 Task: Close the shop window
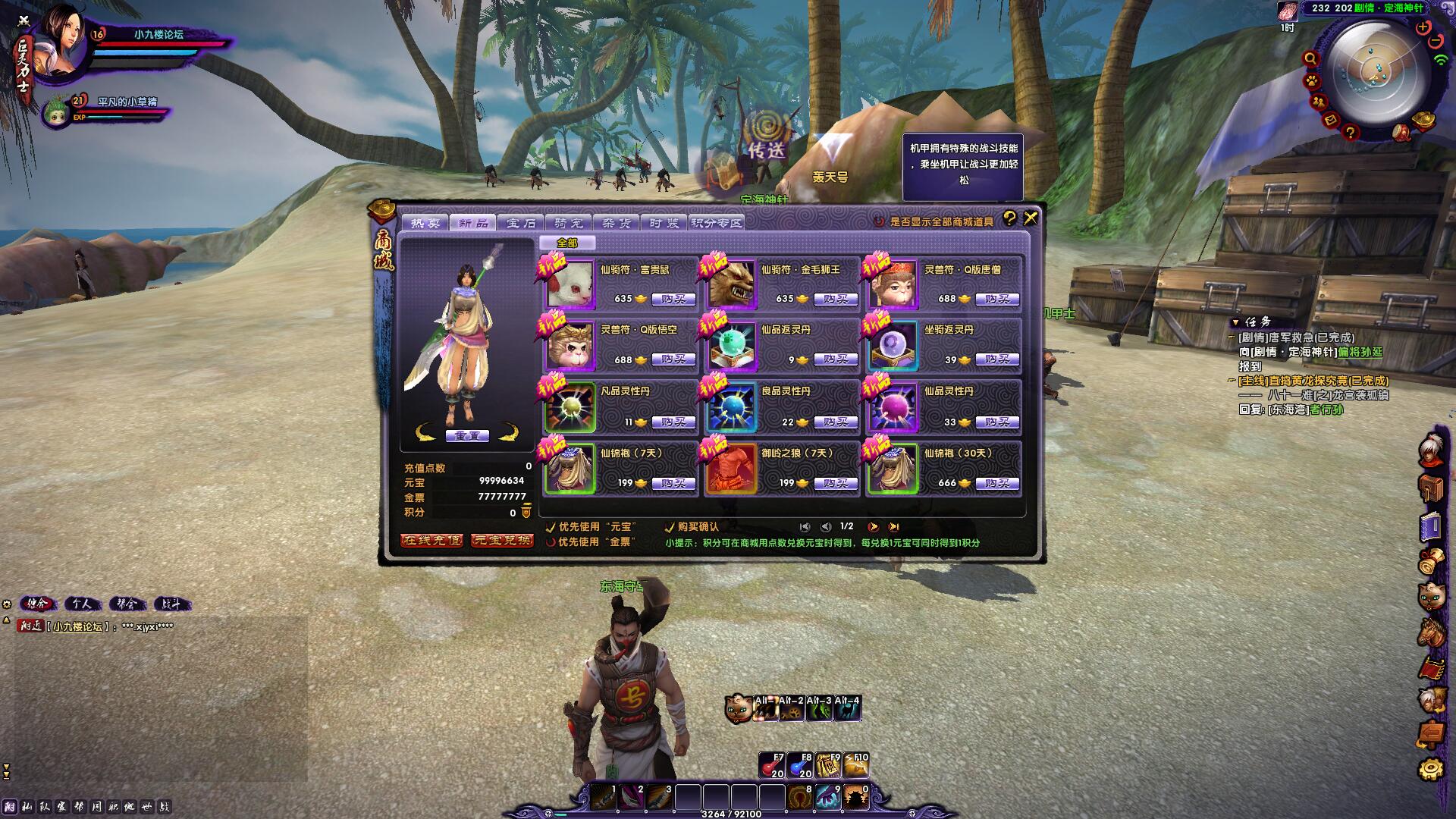pos(1031,218)
